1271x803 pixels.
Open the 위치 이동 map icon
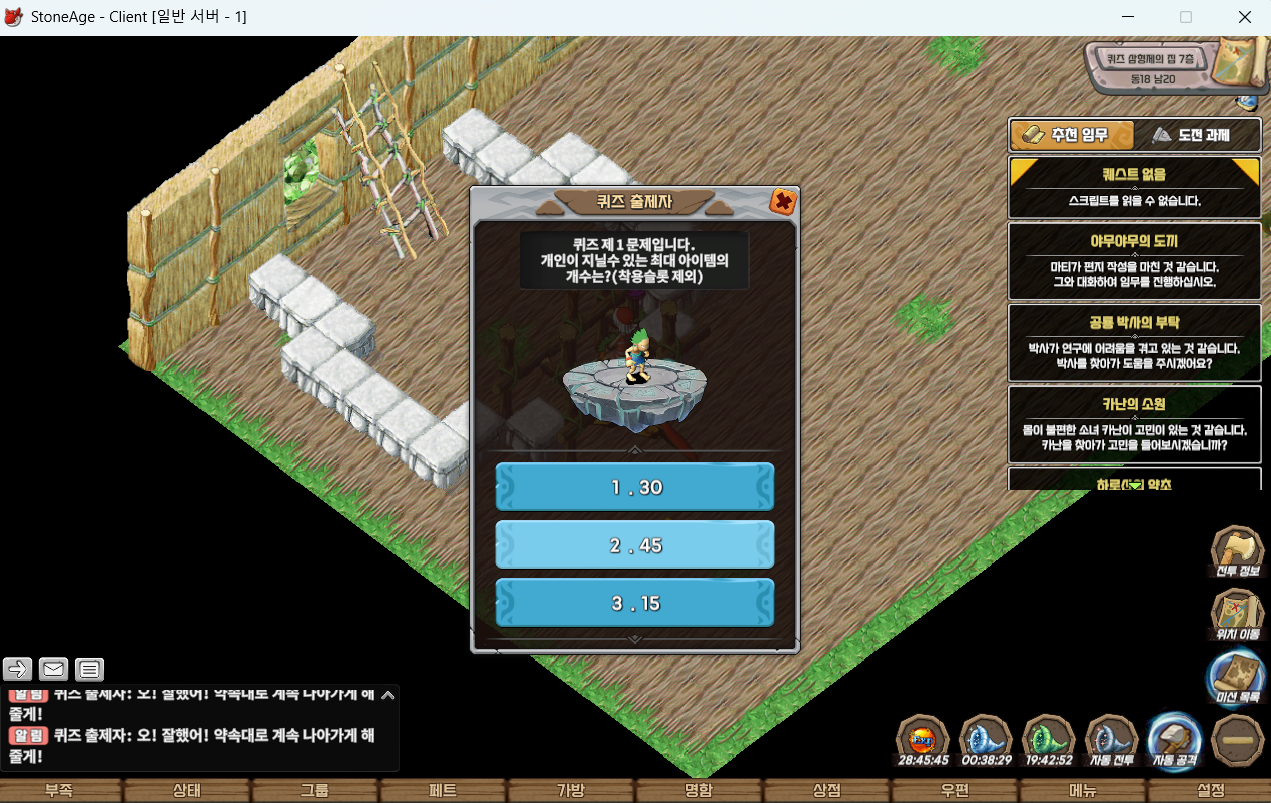tap(1237, 614)
